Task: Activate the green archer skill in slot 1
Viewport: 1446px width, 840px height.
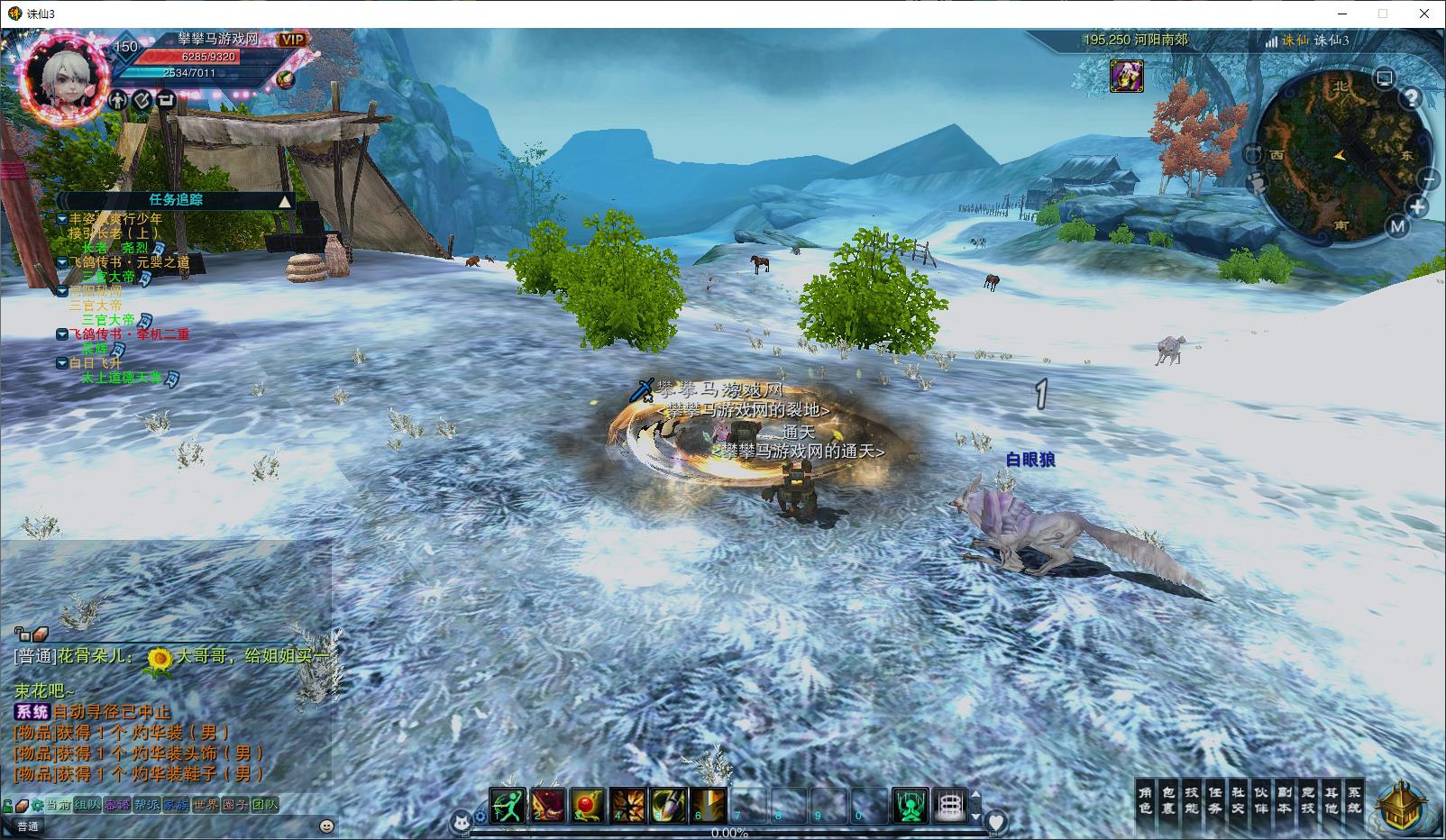Action: [508, 805]
